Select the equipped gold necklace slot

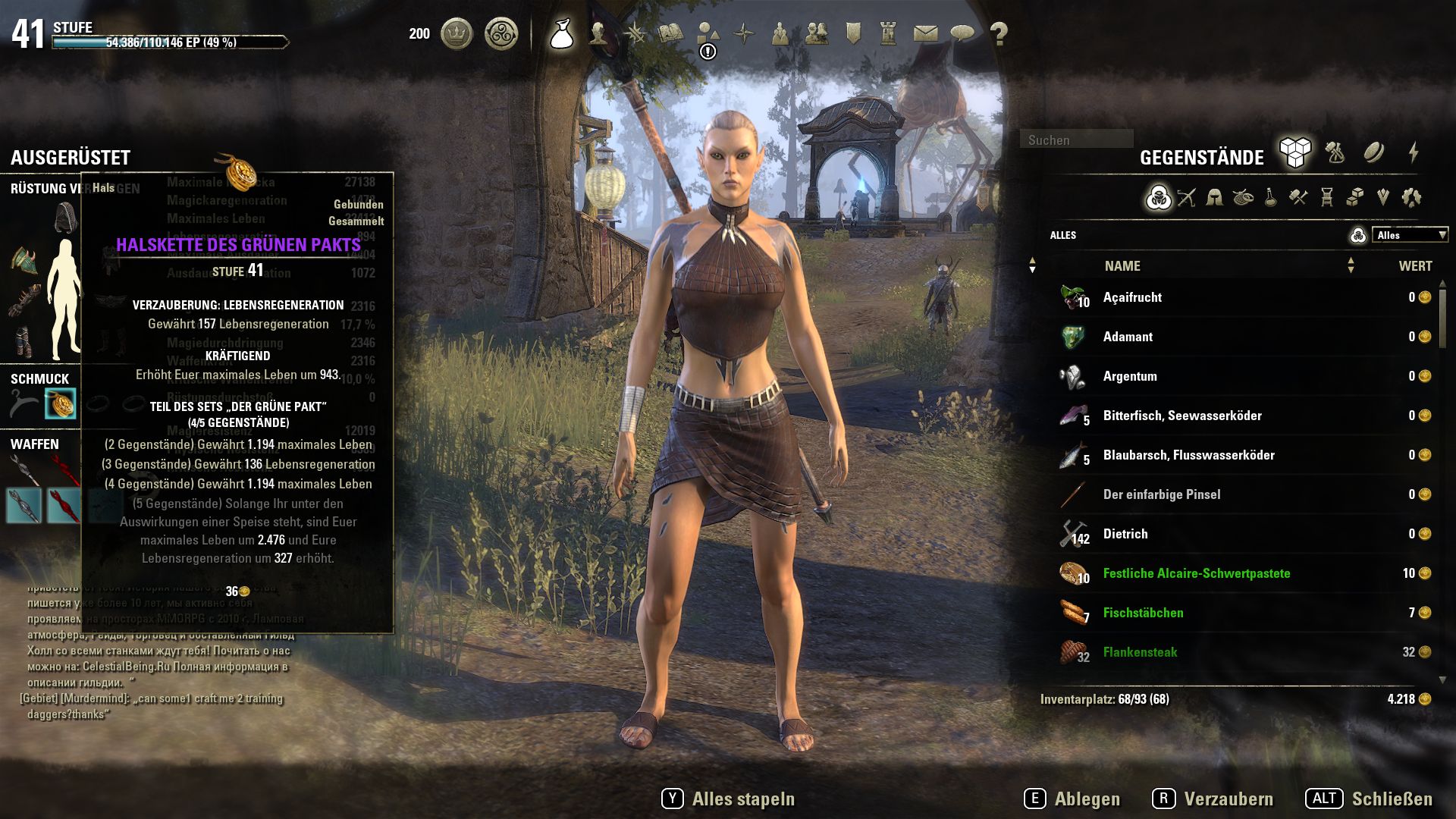(x=60, y=404)
